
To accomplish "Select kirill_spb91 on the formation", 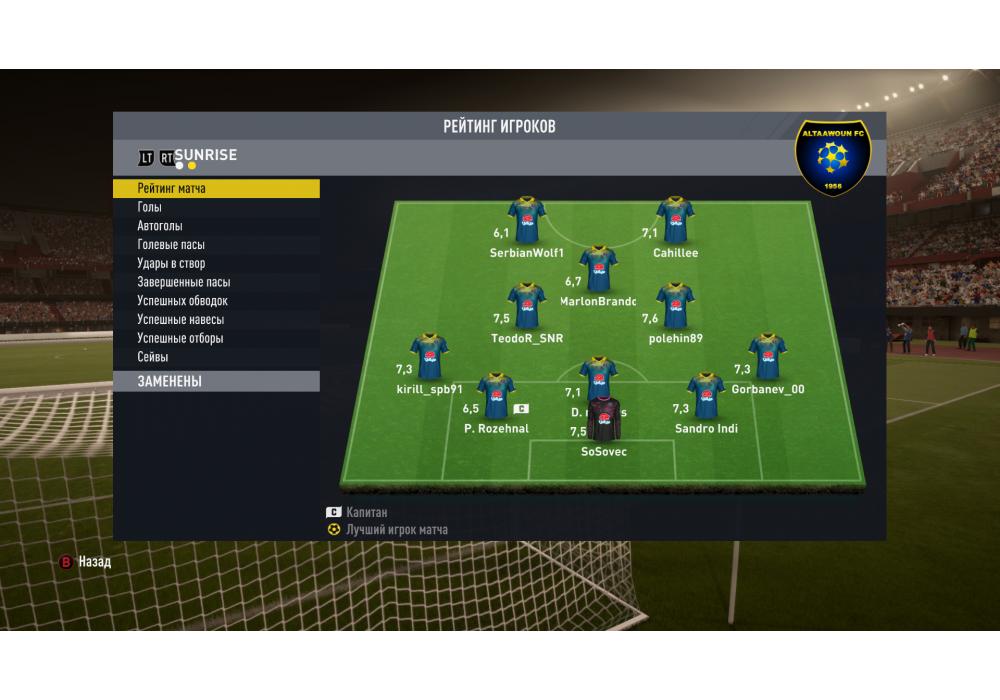I will 428,357.
